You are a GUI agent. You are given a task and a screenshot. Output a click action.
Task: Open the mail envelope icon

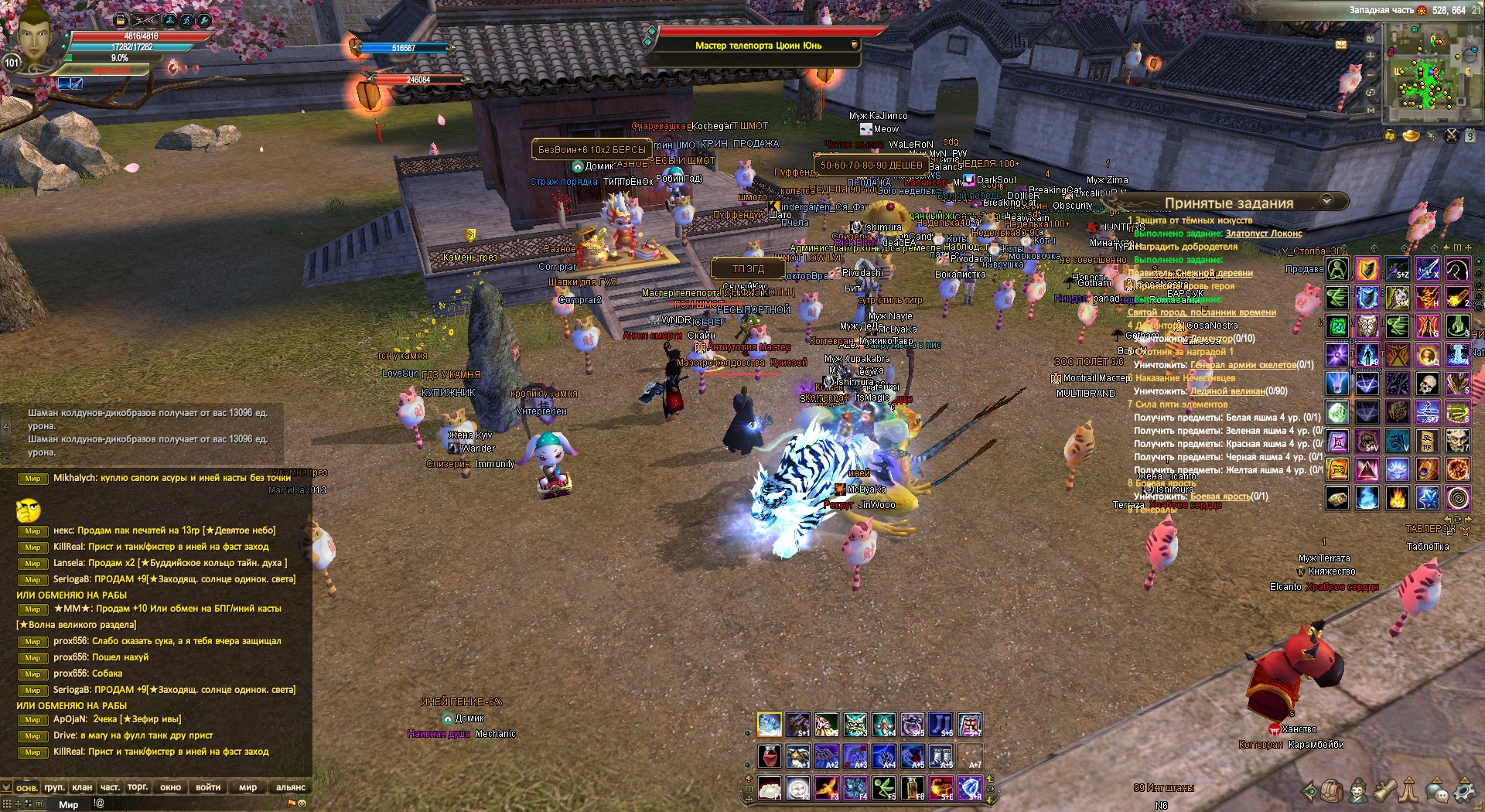click(1341, 45)
